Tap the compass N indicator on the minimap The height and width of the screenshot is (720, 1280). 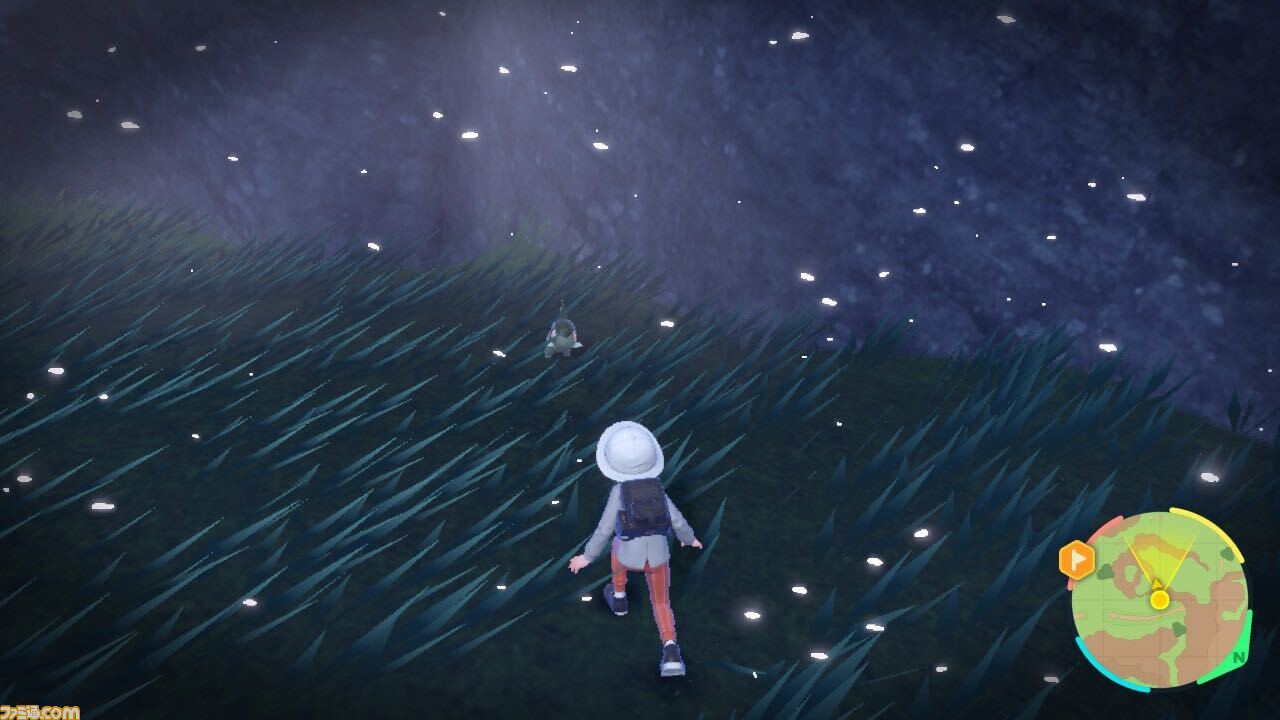coord(1238,658)
